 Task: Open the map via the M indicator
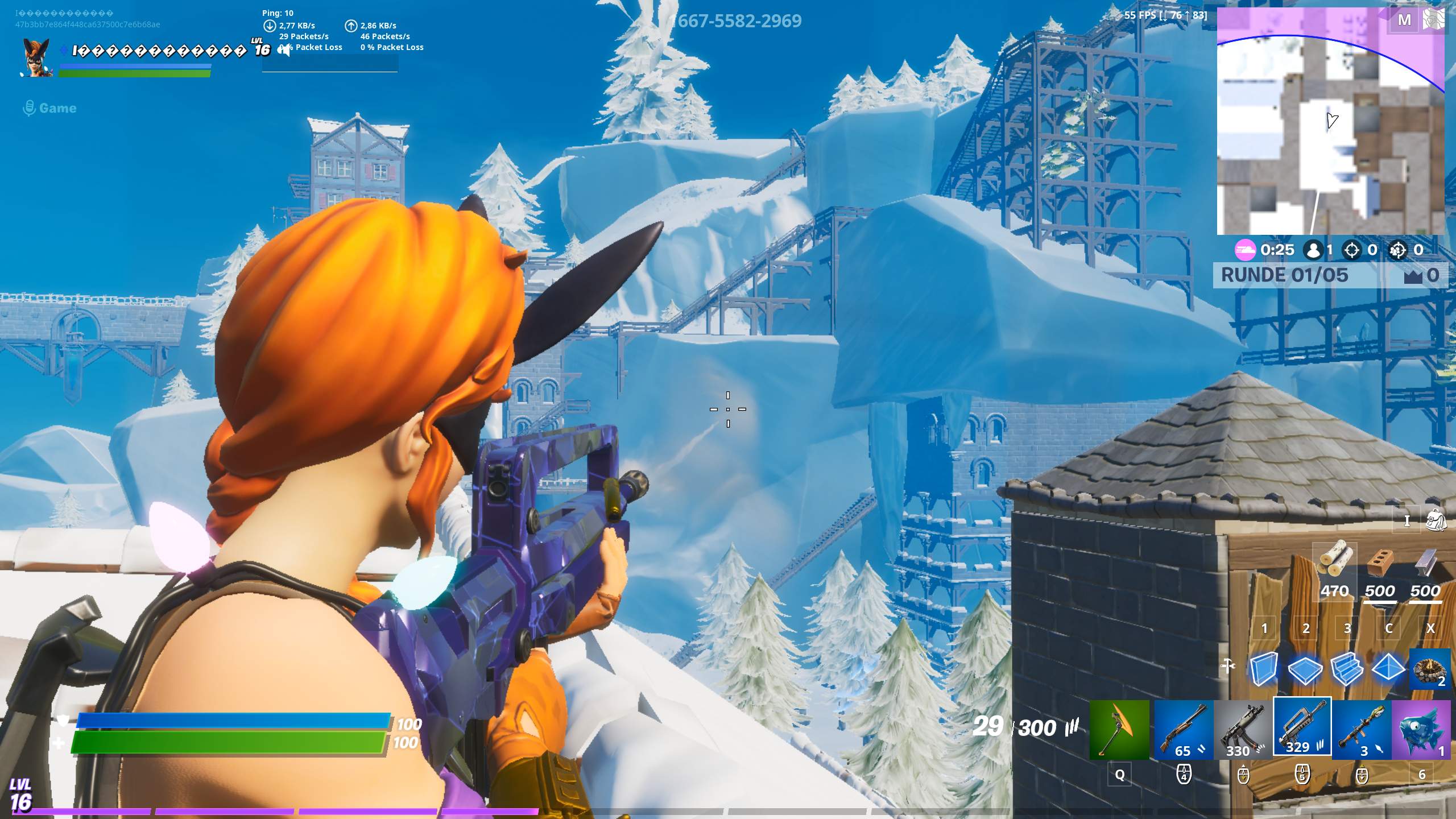[x=1405, y=19]
